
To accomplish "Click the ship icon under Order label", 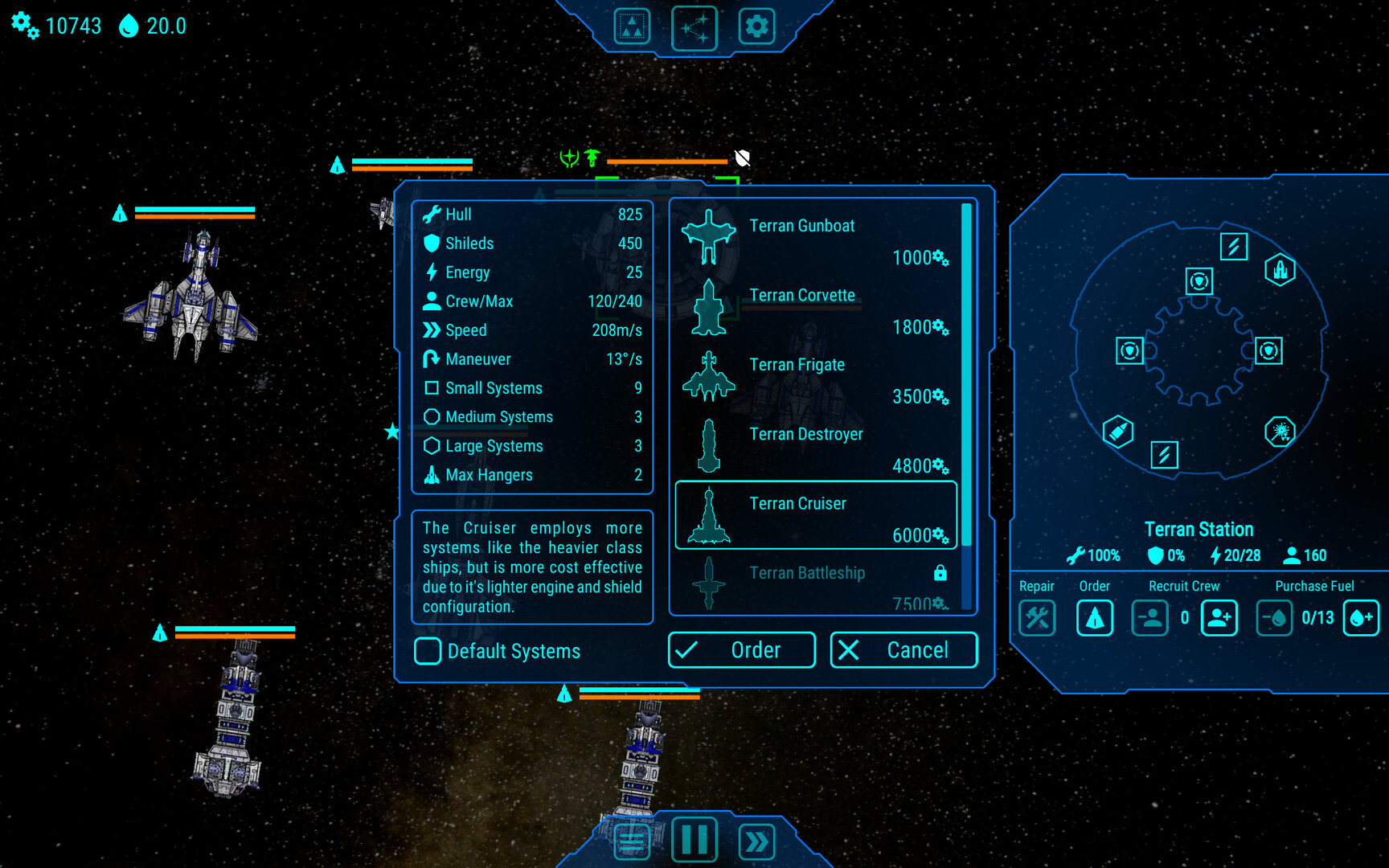I will click(x=1094, y=618).
